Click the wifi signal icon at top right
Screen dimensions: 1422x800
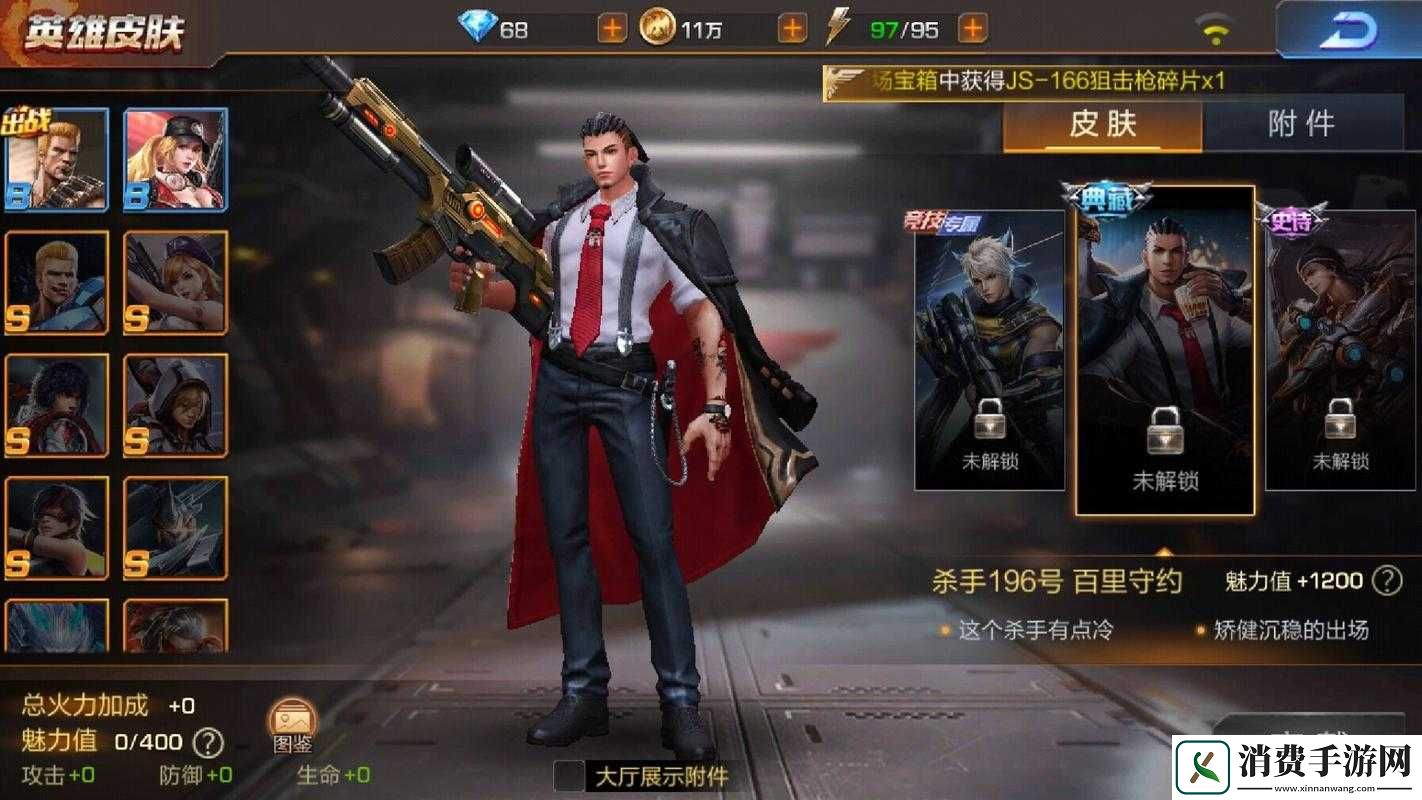(1213, 27)
